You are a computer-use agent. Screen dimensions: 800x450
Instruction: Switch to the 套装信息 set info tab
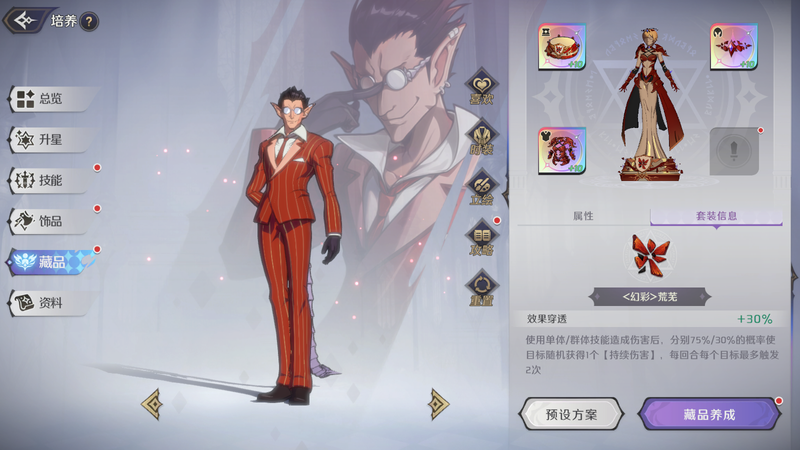click(x=716, y=215)
